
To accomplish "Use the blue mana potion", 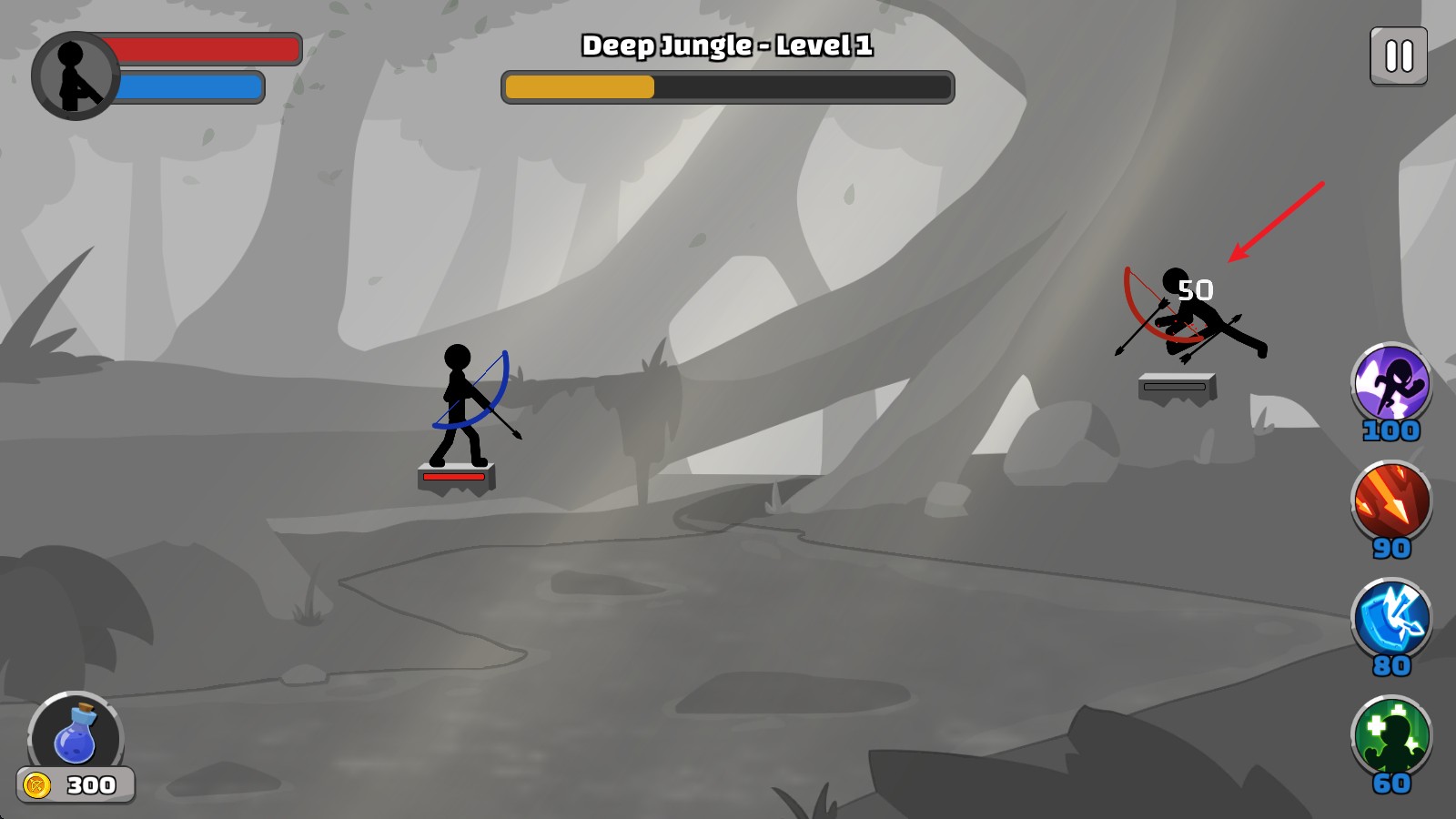I will [76, 735].
